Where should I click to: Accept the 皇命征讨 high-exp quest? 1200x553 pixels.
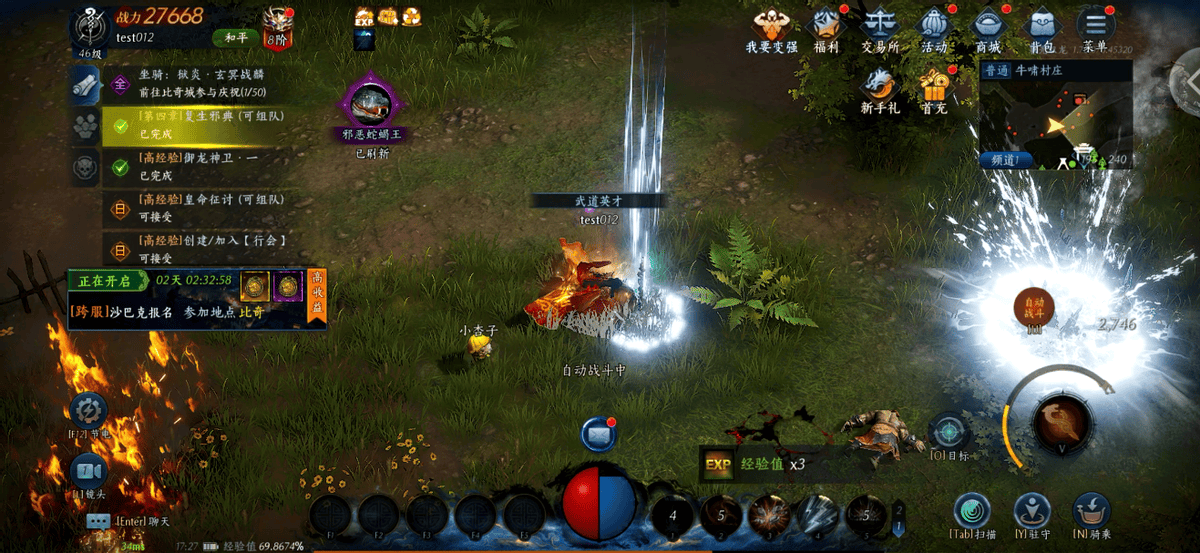tap(200, 205)
